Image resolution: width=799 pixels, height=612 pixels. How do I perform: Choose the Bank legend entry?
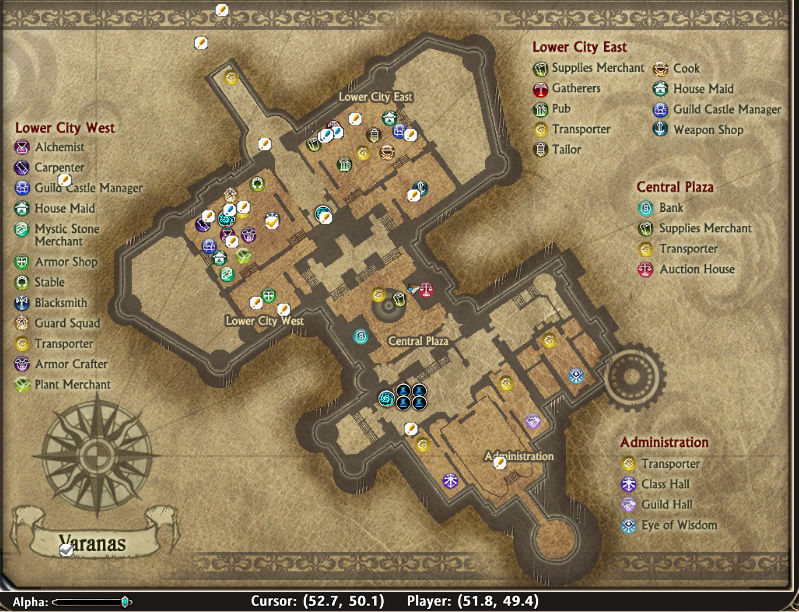point(671,208)
